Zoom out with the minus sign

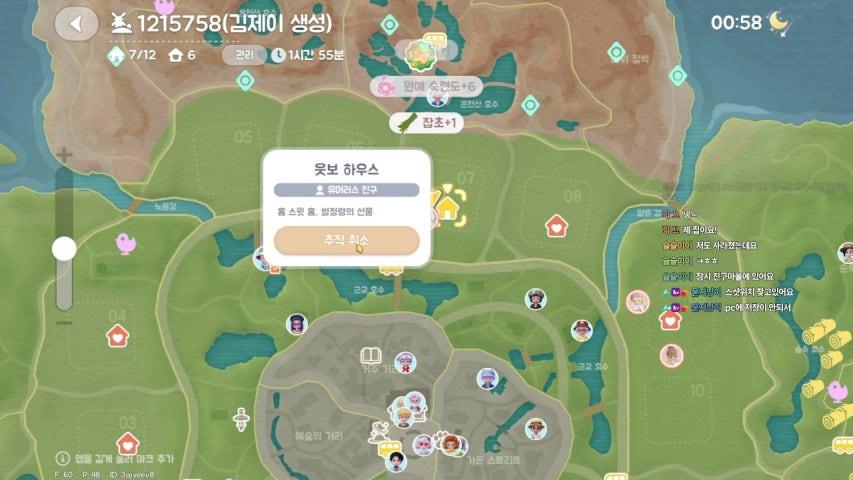64,322
